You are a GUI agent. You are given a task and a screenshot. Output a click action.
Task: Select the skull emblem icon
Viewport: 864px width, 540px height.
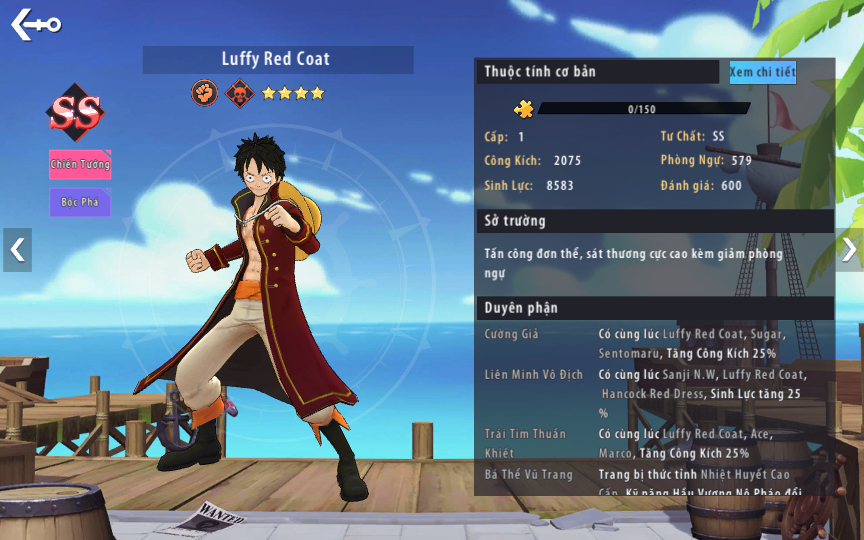(239, 93)
